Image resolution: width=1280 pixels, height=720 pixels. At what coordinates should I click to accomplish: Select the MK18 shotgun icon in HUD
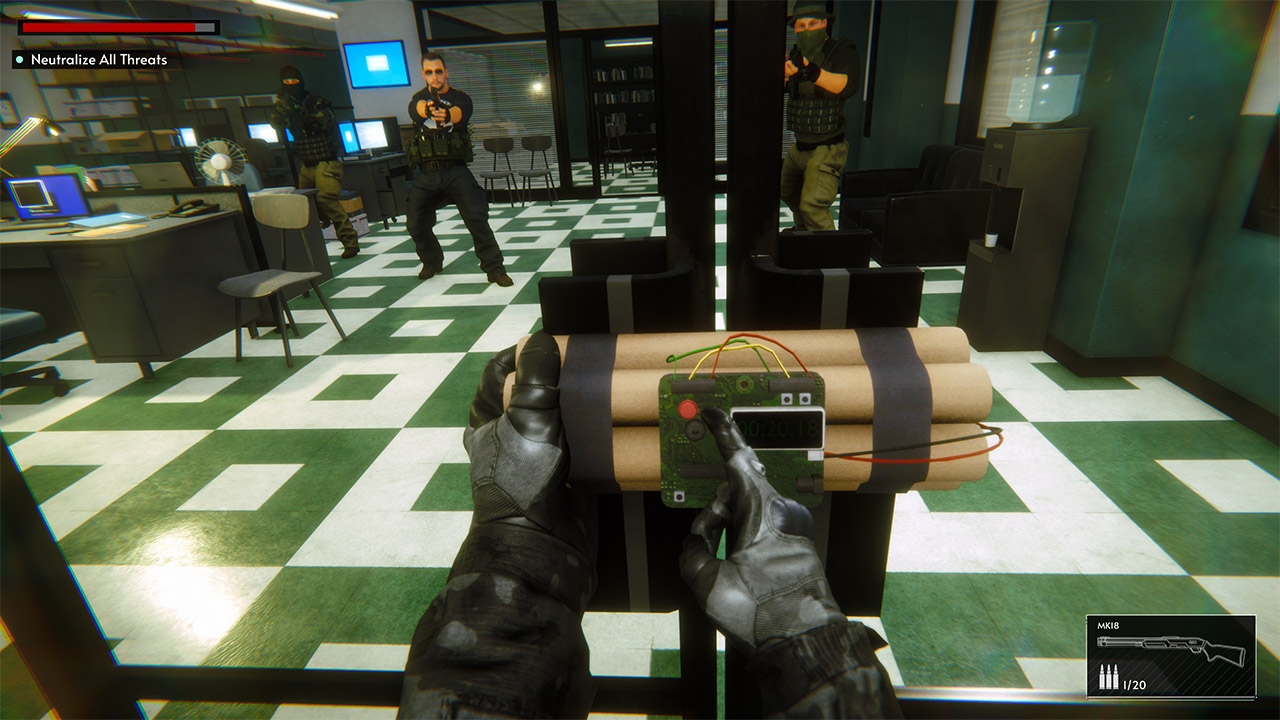pos(1172,648)
